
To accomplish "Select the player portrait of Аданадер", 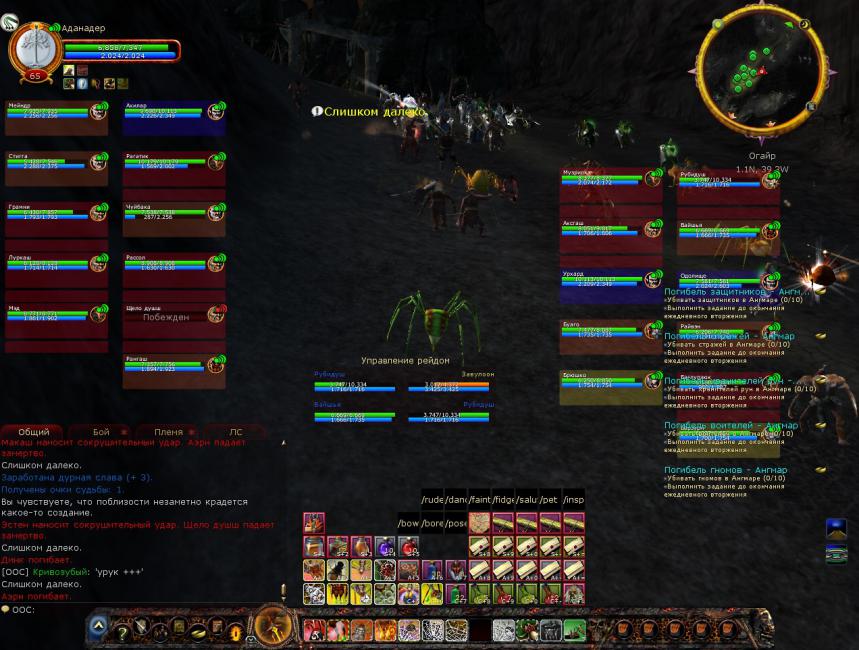I will click(32, 47).
